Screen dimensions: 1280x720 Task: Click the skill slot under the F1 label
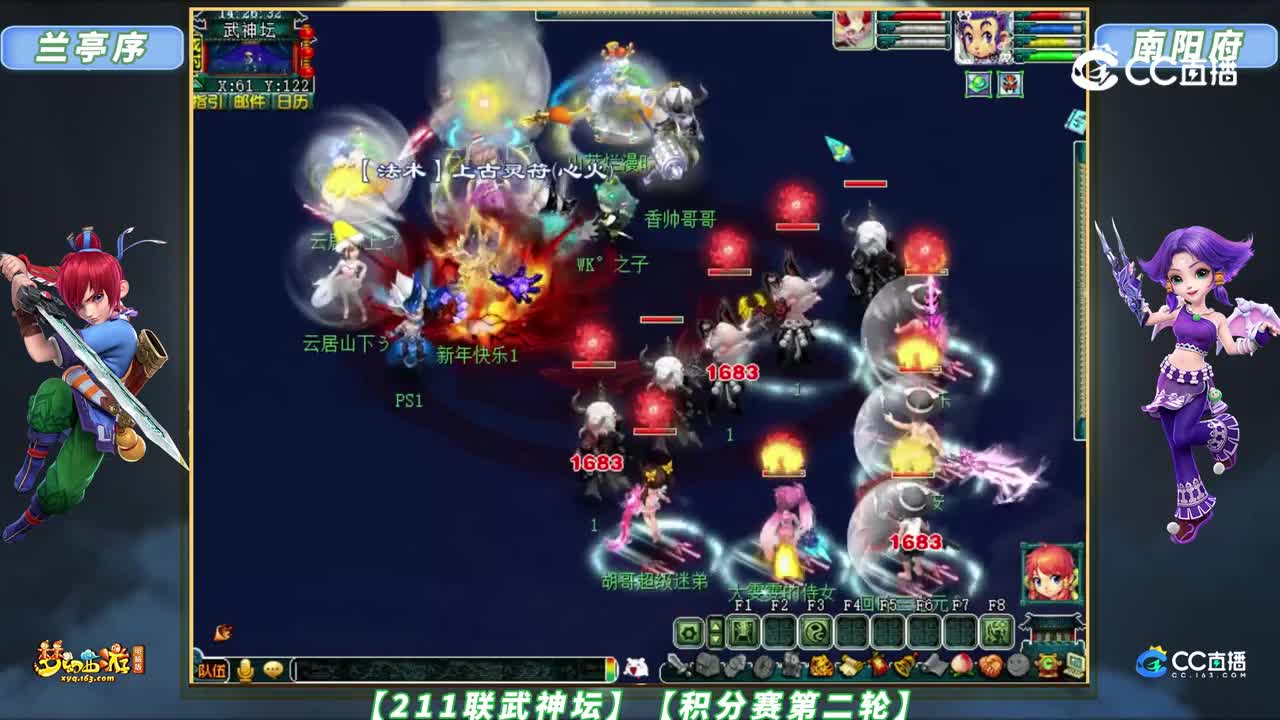[x=742, y=630]
